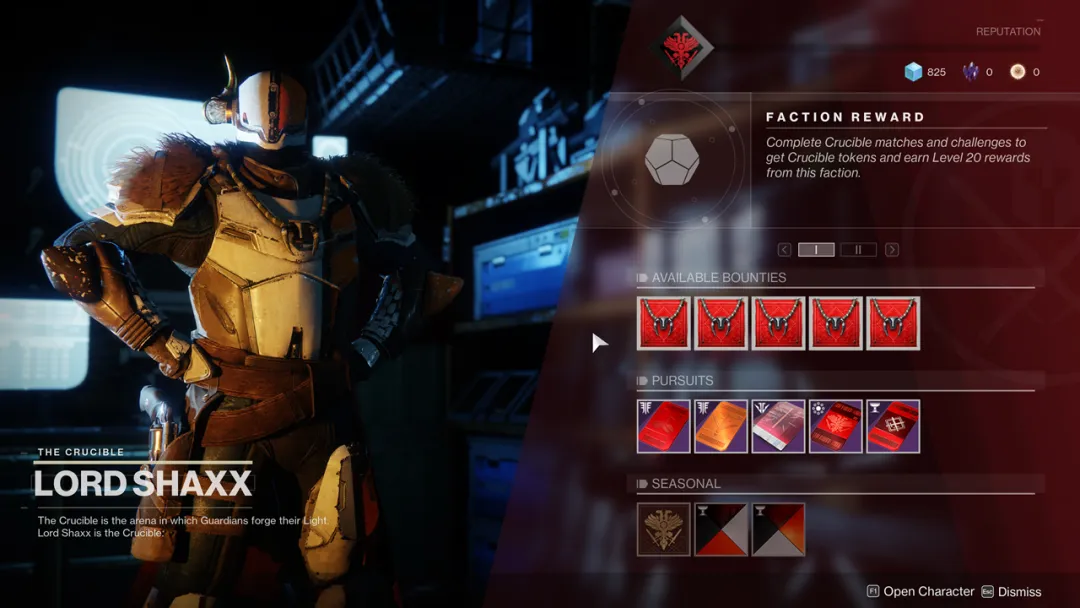This screenshot has height=608, width=1080.
Task: Choose the pursuit with the sun symbol
Action: point(836,426)
